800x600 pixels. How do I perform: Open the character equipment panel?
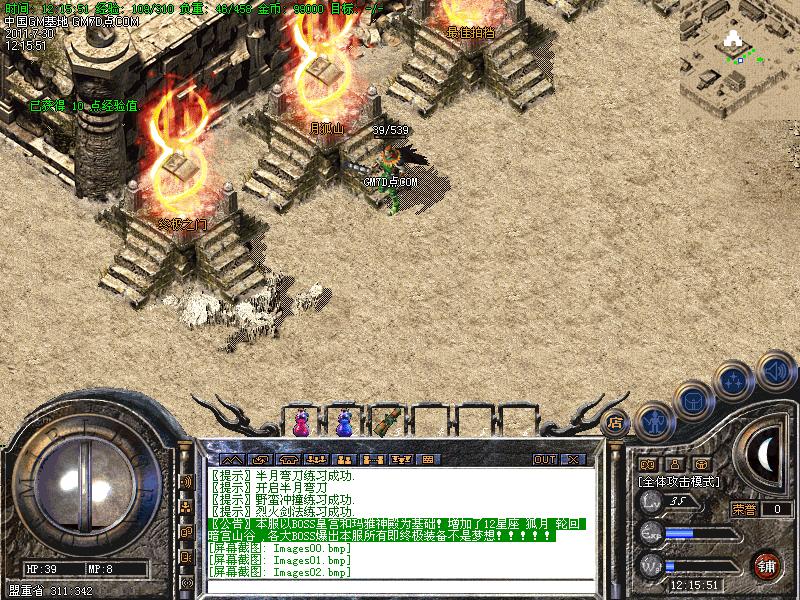pos(653,421)
